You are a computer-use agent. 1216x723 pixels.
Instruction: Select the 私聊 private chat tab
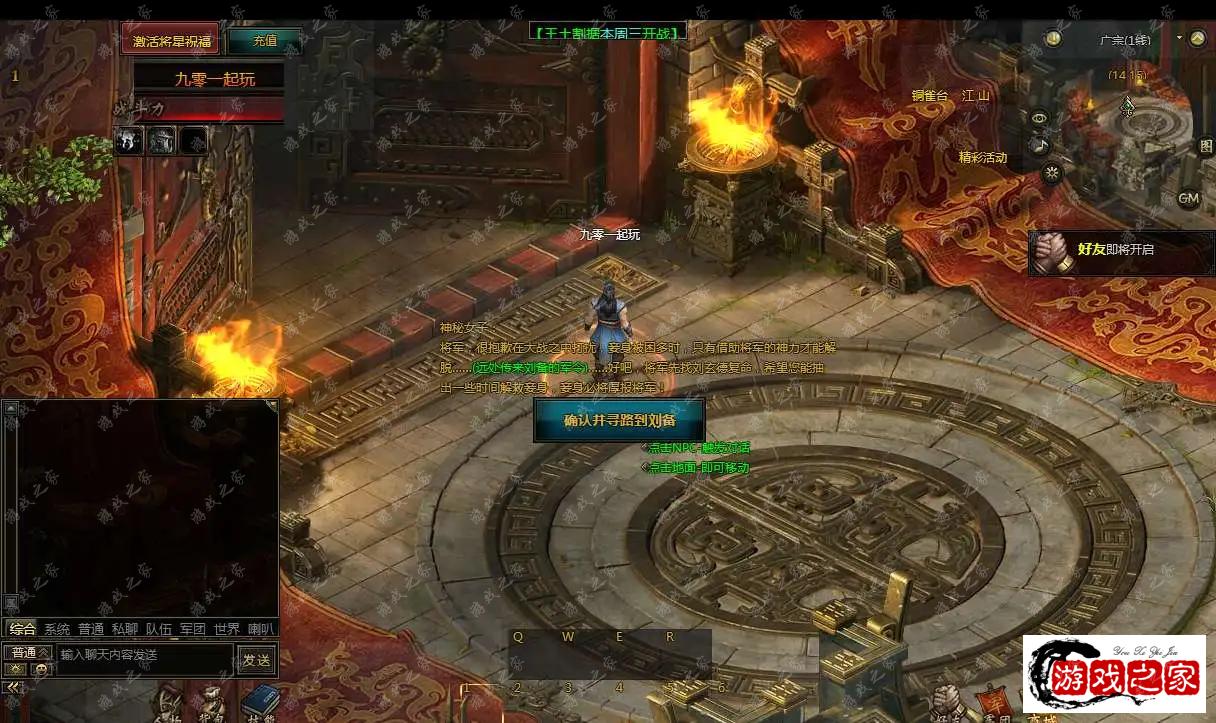(x=125, y=629)
